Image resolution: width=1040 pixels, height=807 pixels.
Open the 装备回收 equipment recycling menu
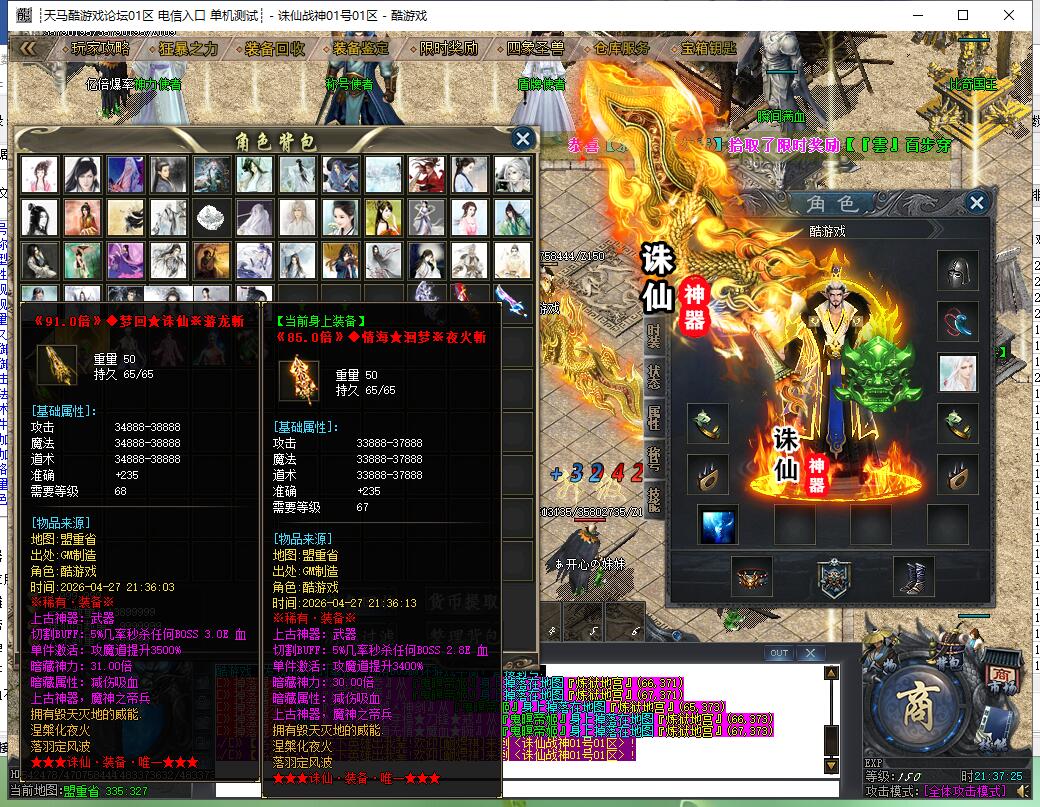click(x=275, y=48)
